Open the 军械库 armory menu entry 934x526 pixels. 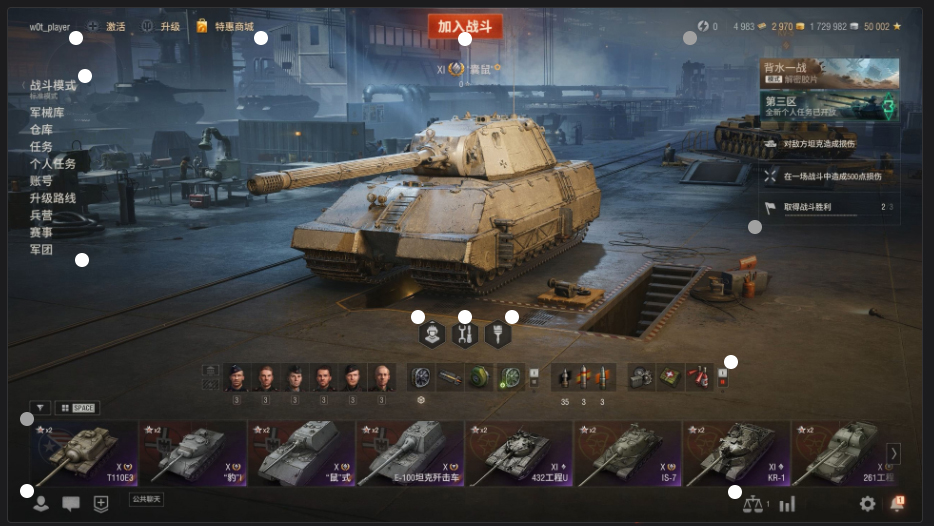47,113
